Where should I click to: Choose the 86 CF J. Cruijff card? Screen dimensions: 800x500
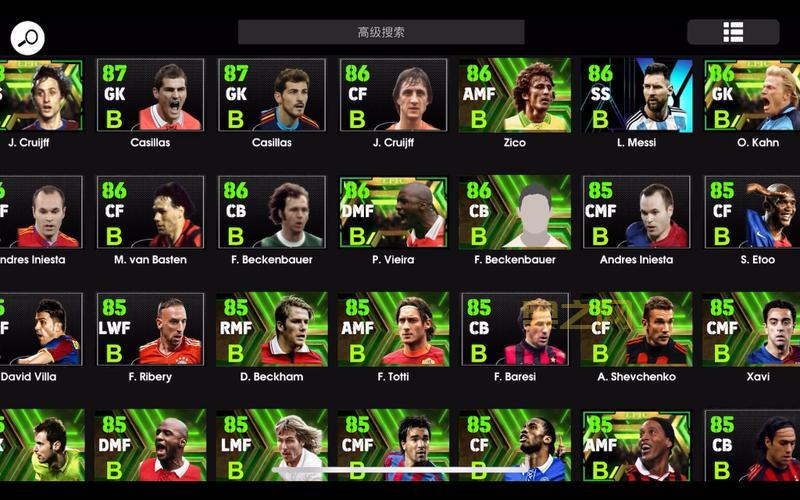click(x=392, y=96)
